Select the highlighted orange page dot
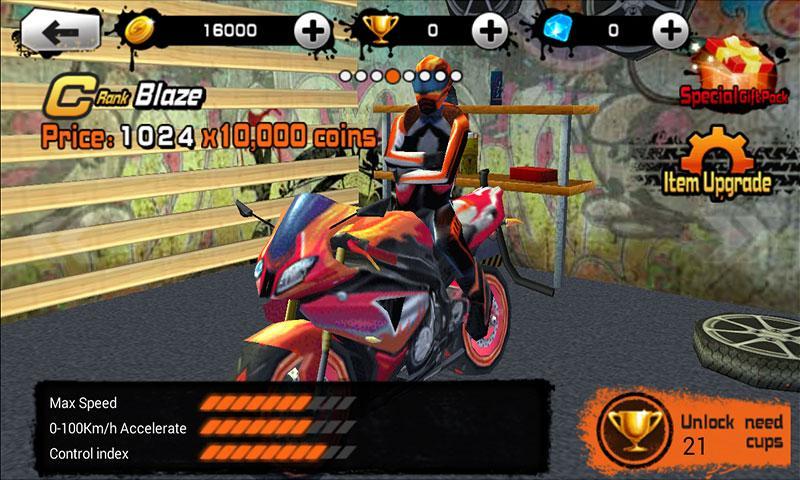 click(x=394, y=75)
